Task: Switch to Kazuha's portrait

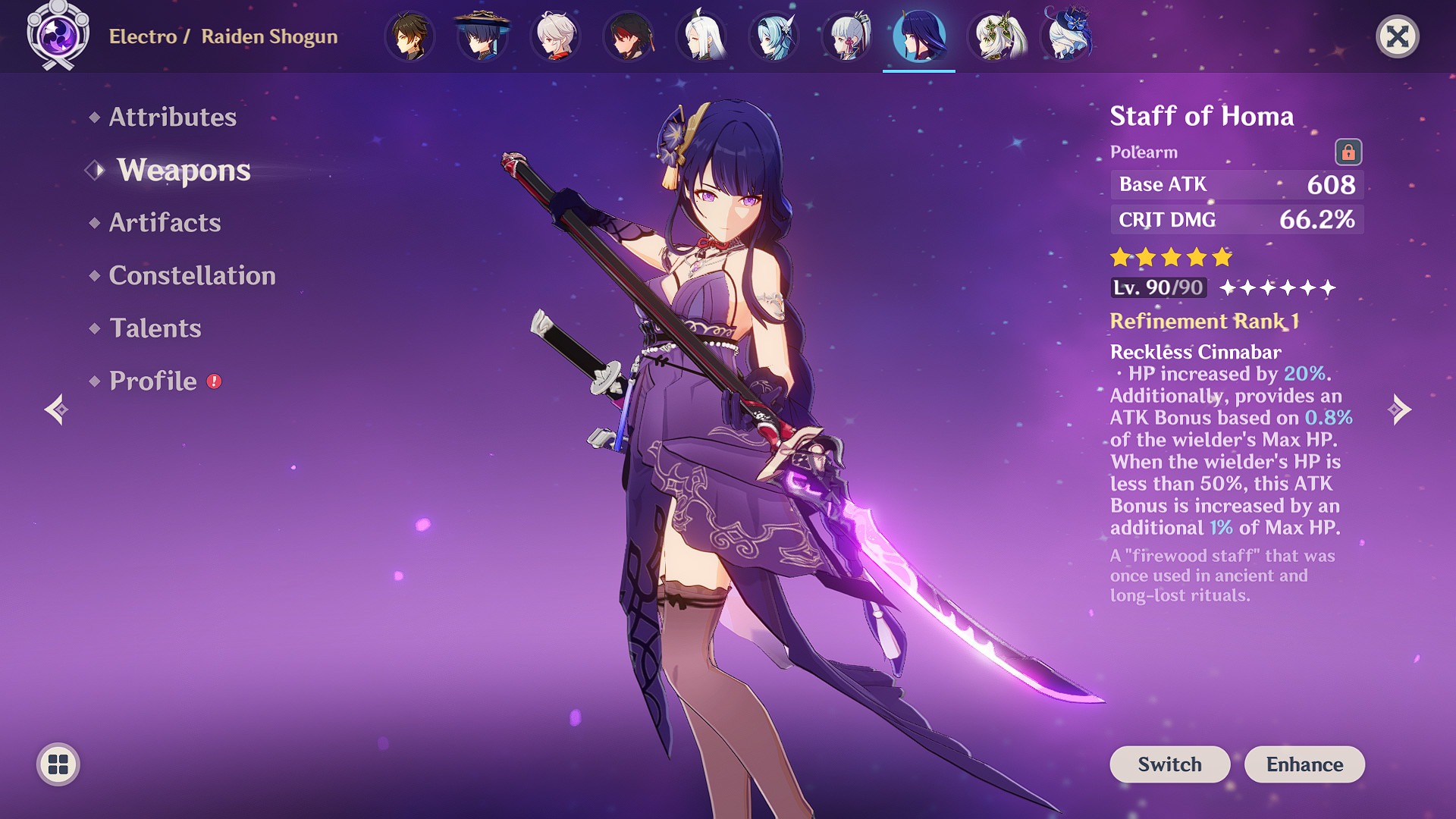Action: click(555, 36)
